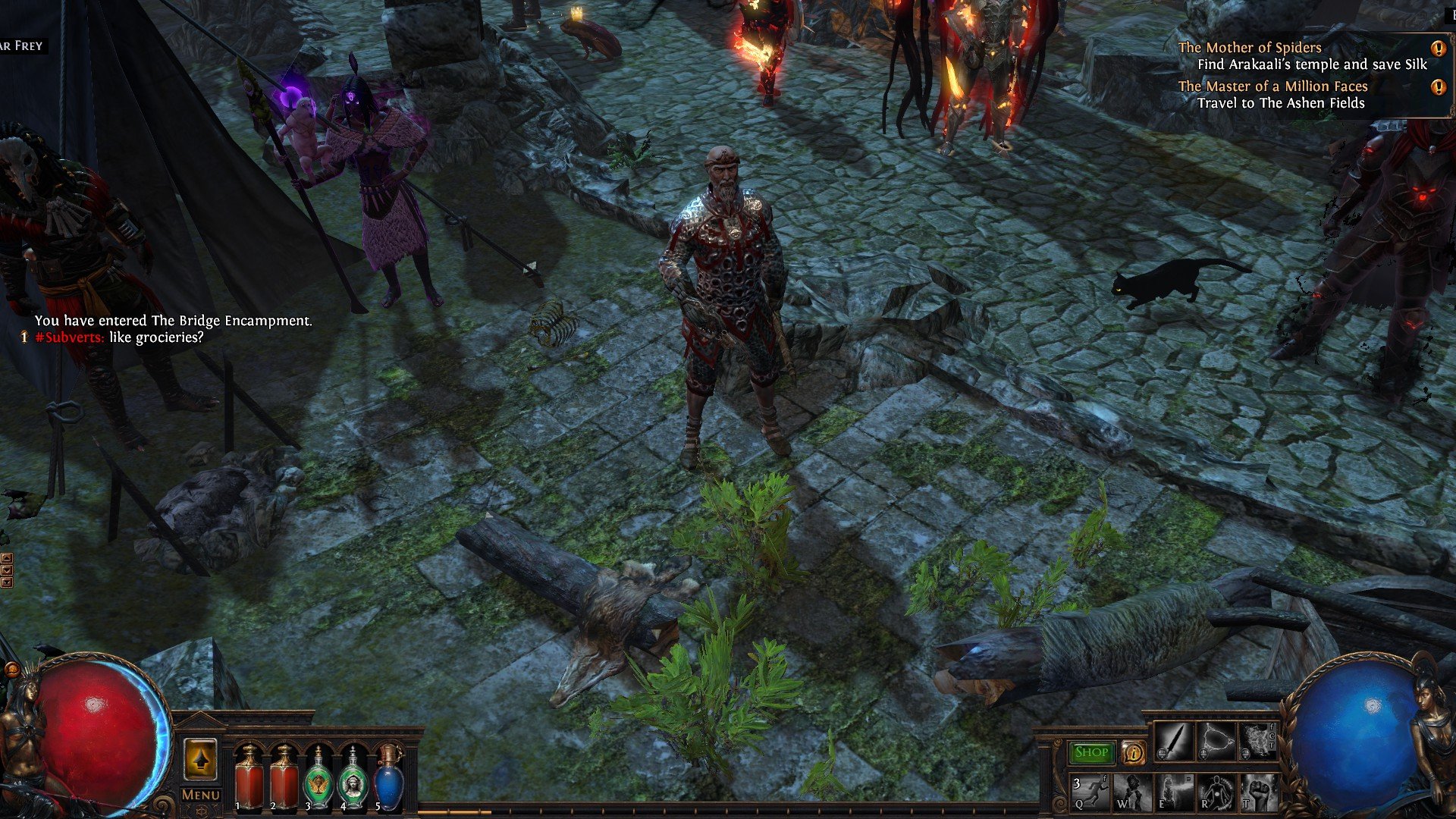1456x819 pixels.
Task: Open the green Shop button
Action: point(1091,752)
